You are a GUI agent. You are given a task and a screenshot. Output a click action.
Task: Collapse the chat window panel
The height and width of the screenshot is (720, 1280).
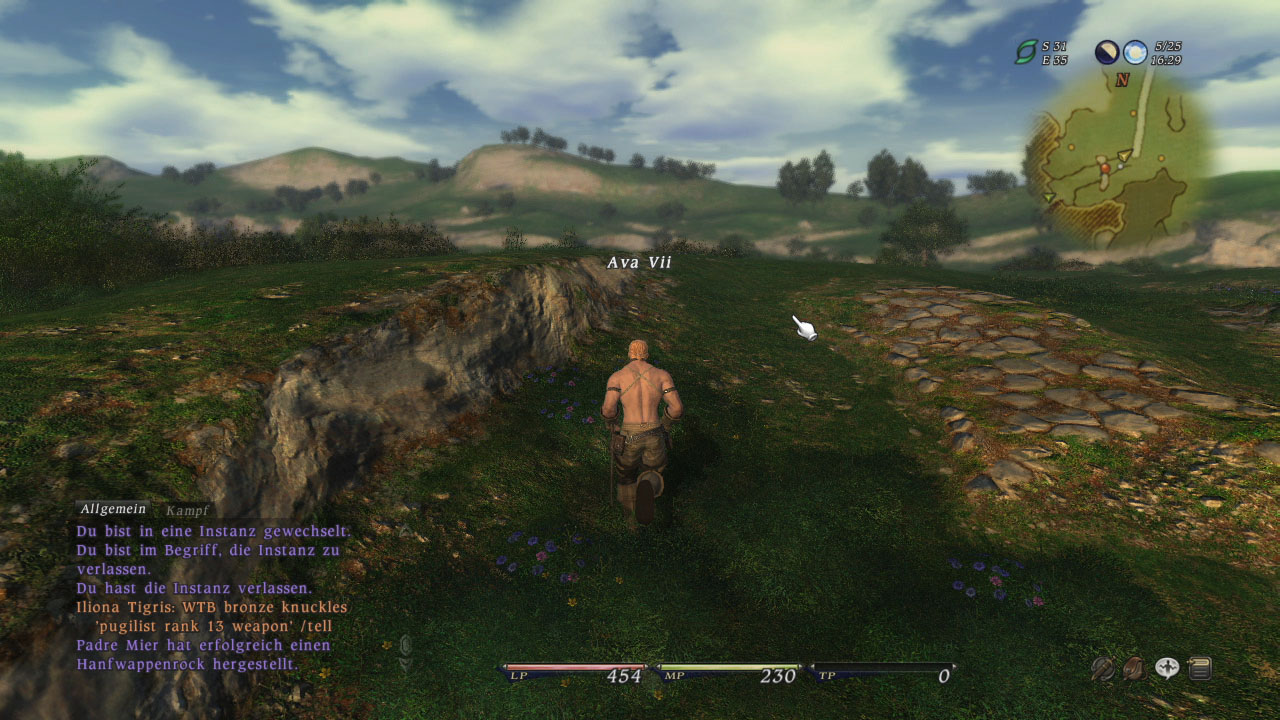404,644
